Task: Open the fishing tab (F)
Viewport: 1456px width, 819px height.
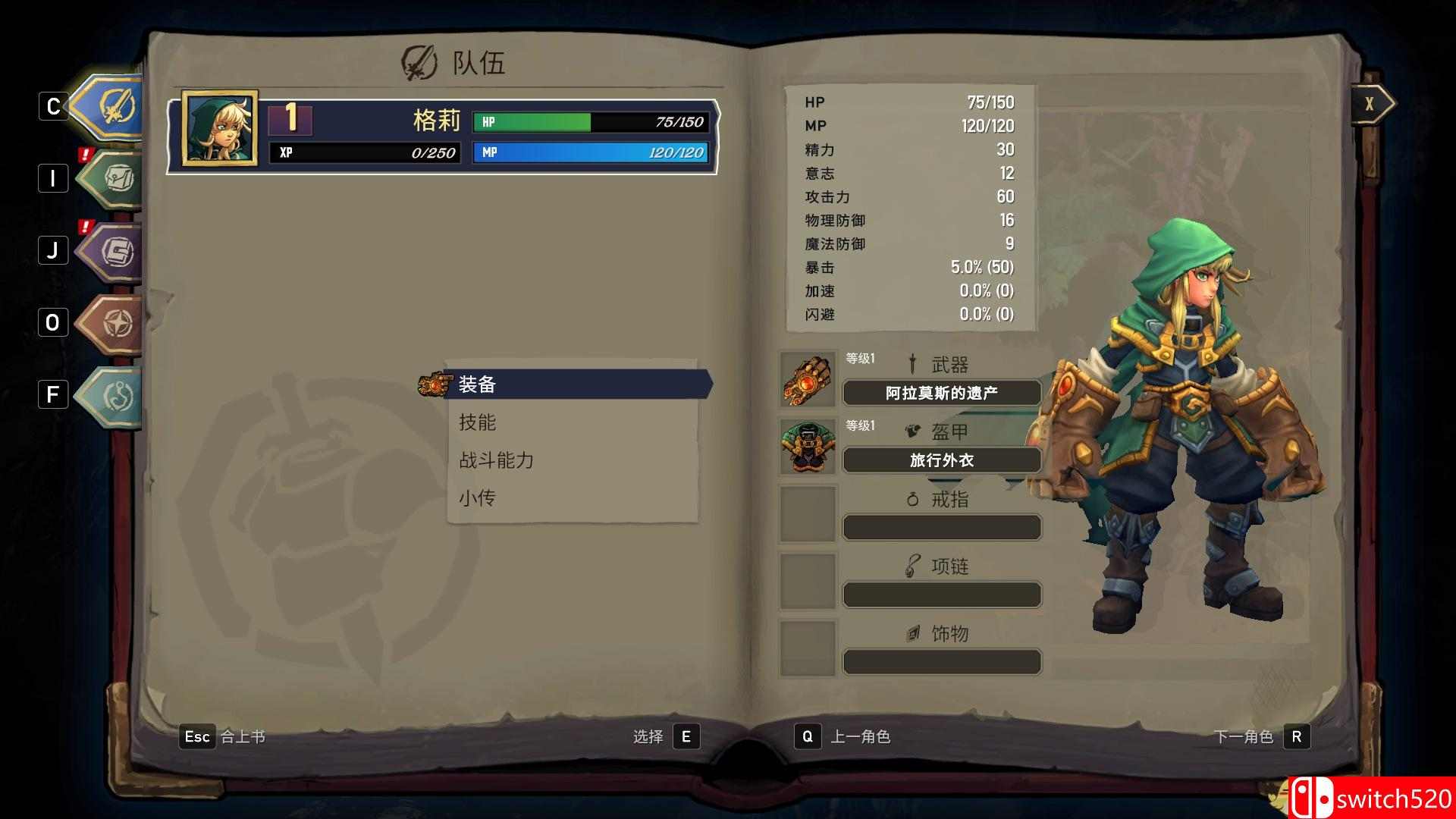Action: point(112,395)
